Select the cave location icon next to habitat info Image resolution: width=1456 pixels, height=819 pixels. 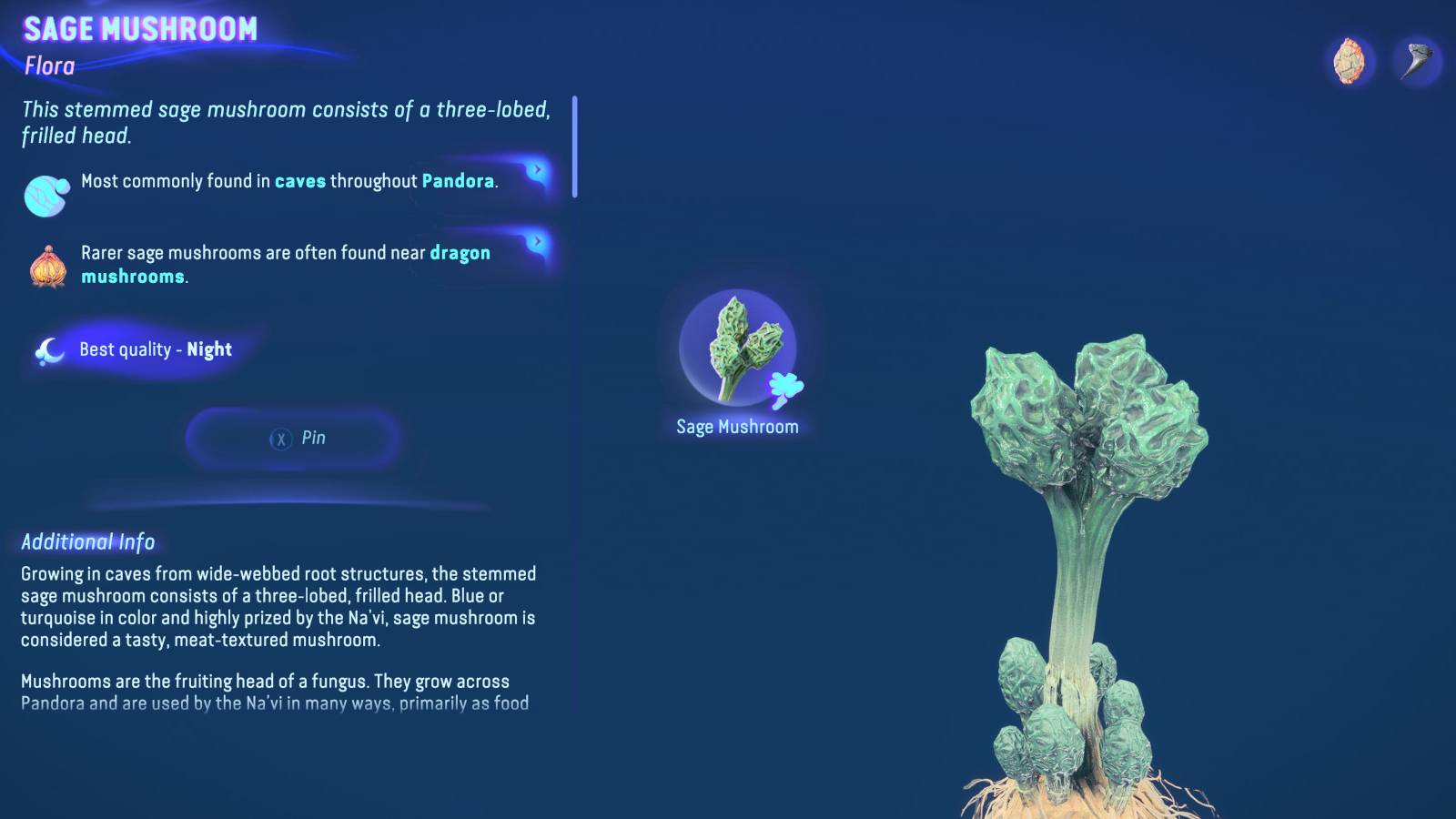pos(42,193)
